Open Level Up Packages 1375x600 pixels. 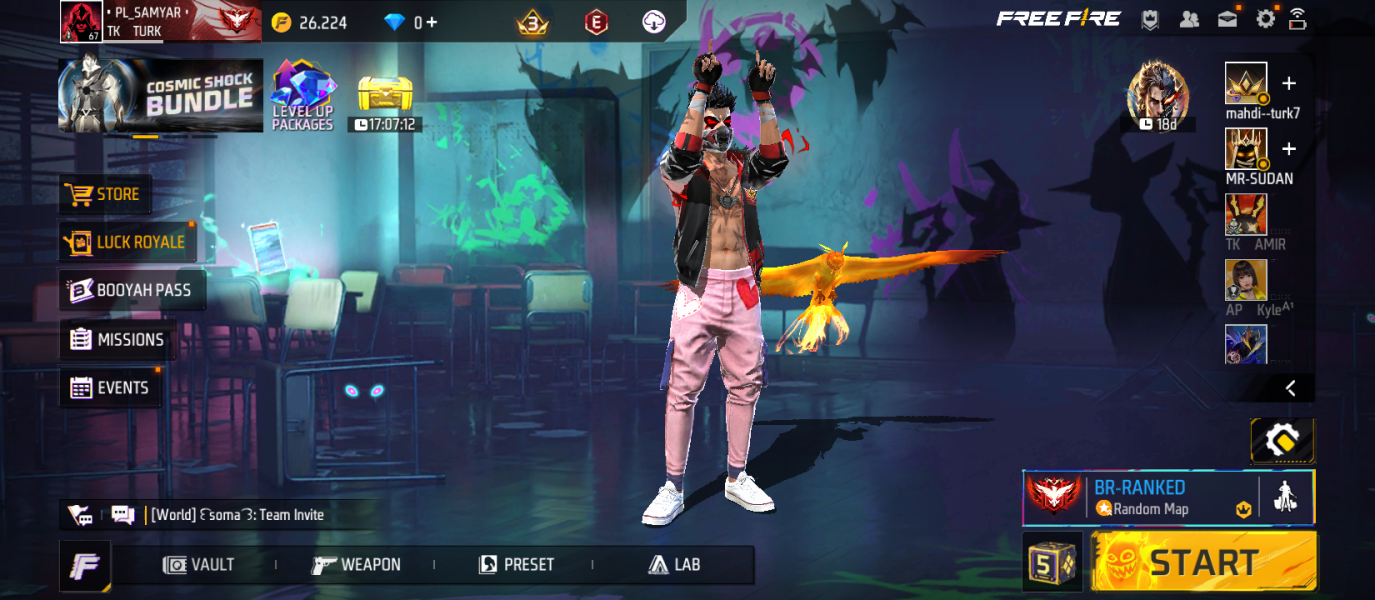[302, 96]
